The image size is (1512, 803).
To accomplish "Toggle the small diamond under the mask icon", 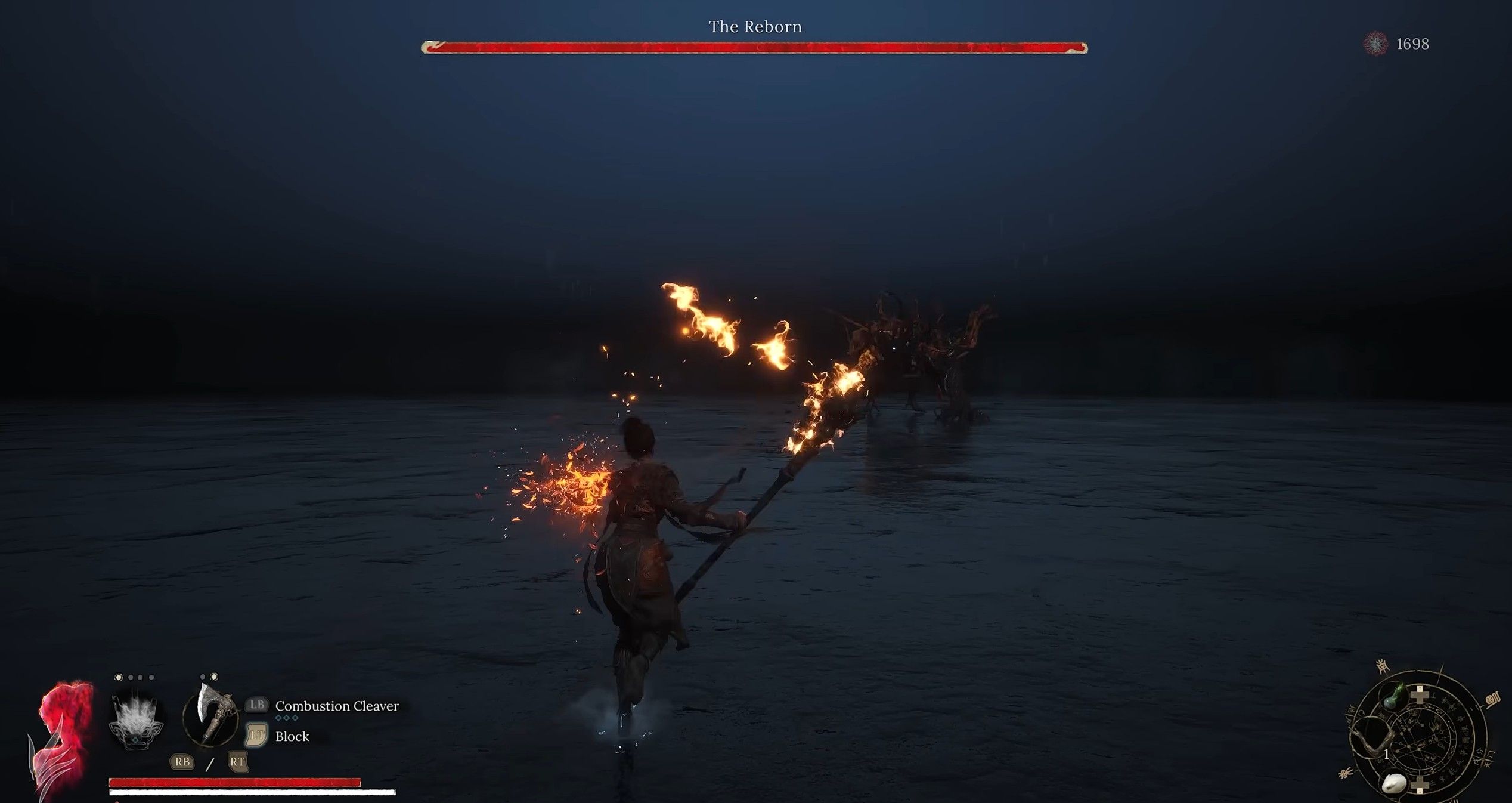I will pyautogui.click(x=135, y=742).
